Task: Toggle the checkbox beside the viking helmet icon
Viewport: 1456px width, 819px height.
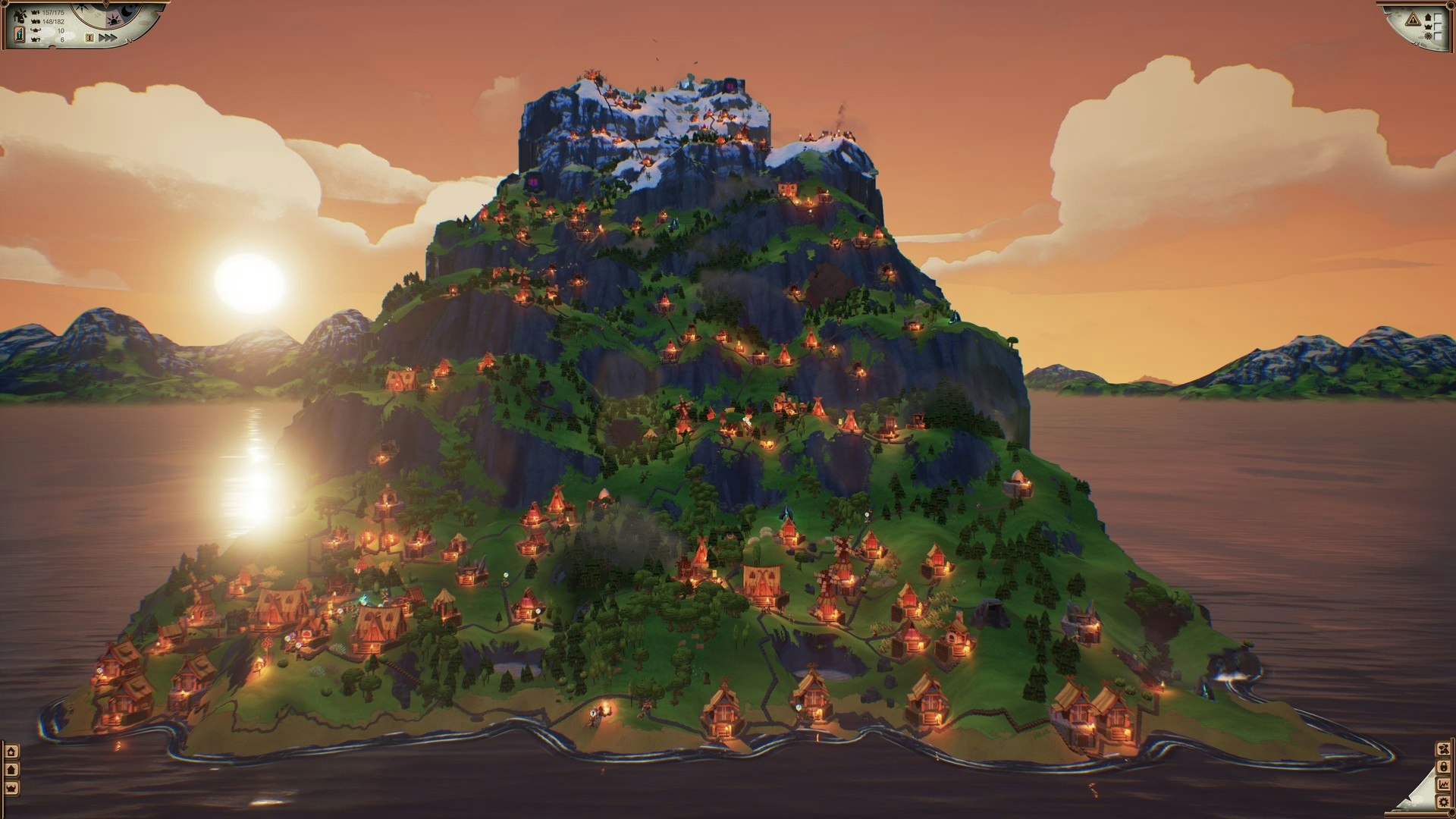Action: (x=1439, y=27)
